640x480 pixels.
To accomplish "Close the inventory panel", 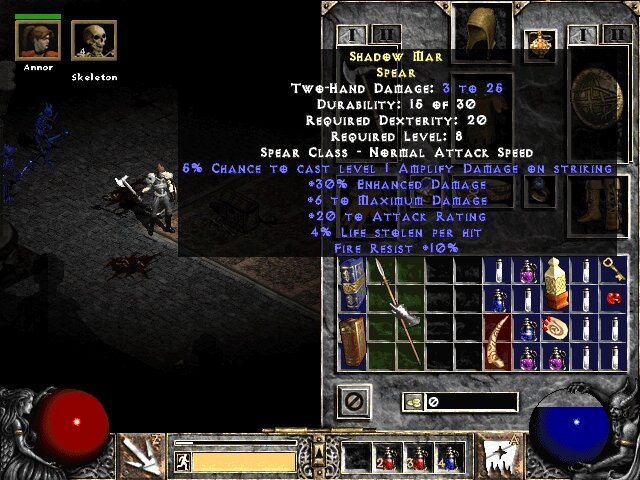I will tap(354, 402).
